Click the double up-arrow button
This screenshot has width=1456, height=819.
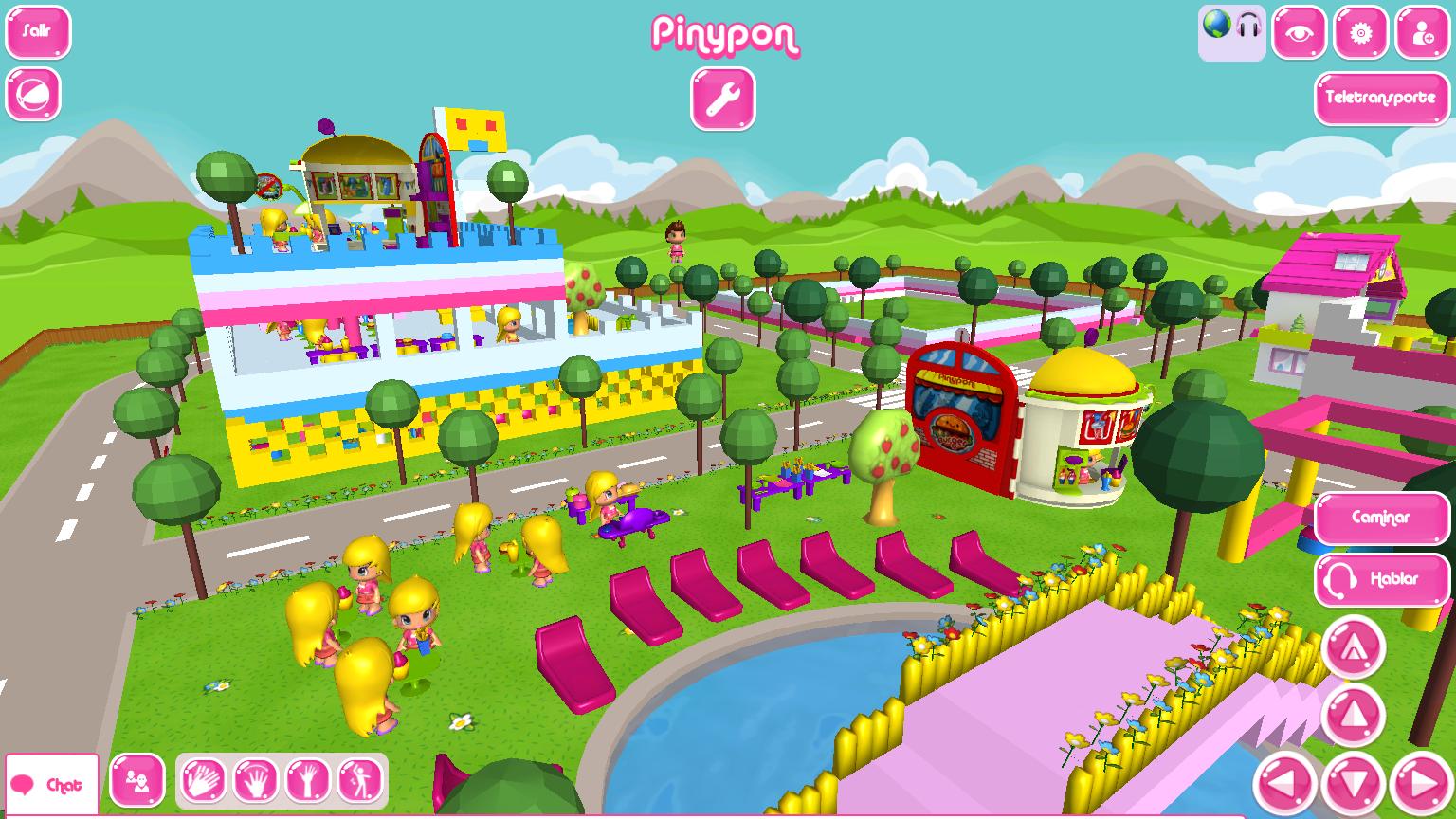(x=1353, y=647)
